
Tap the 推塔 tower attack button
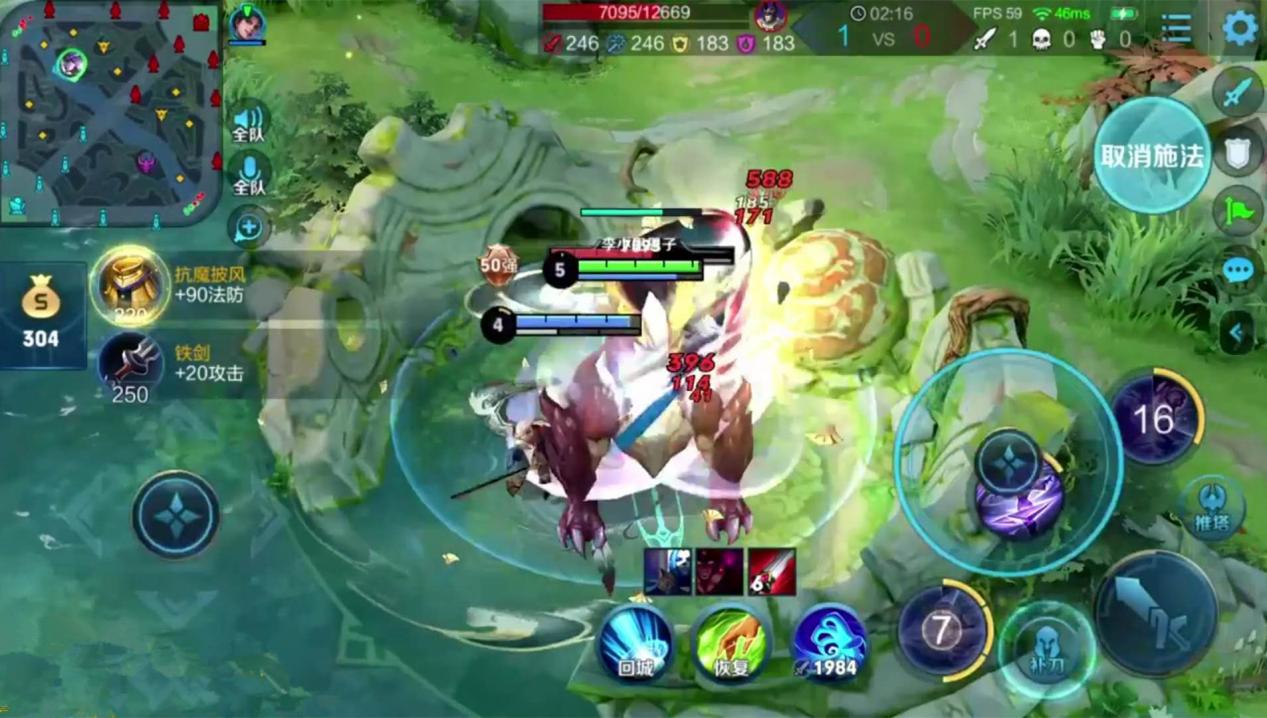1213,507
